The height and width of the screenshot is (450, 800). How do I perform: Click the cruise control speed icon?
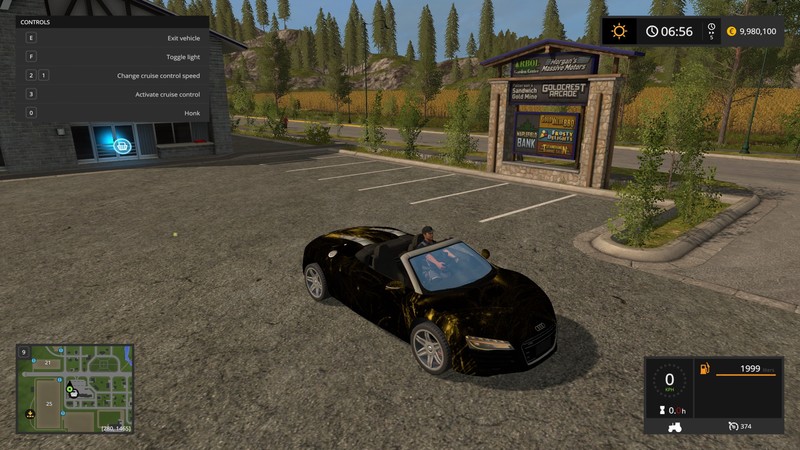point(733,427)
